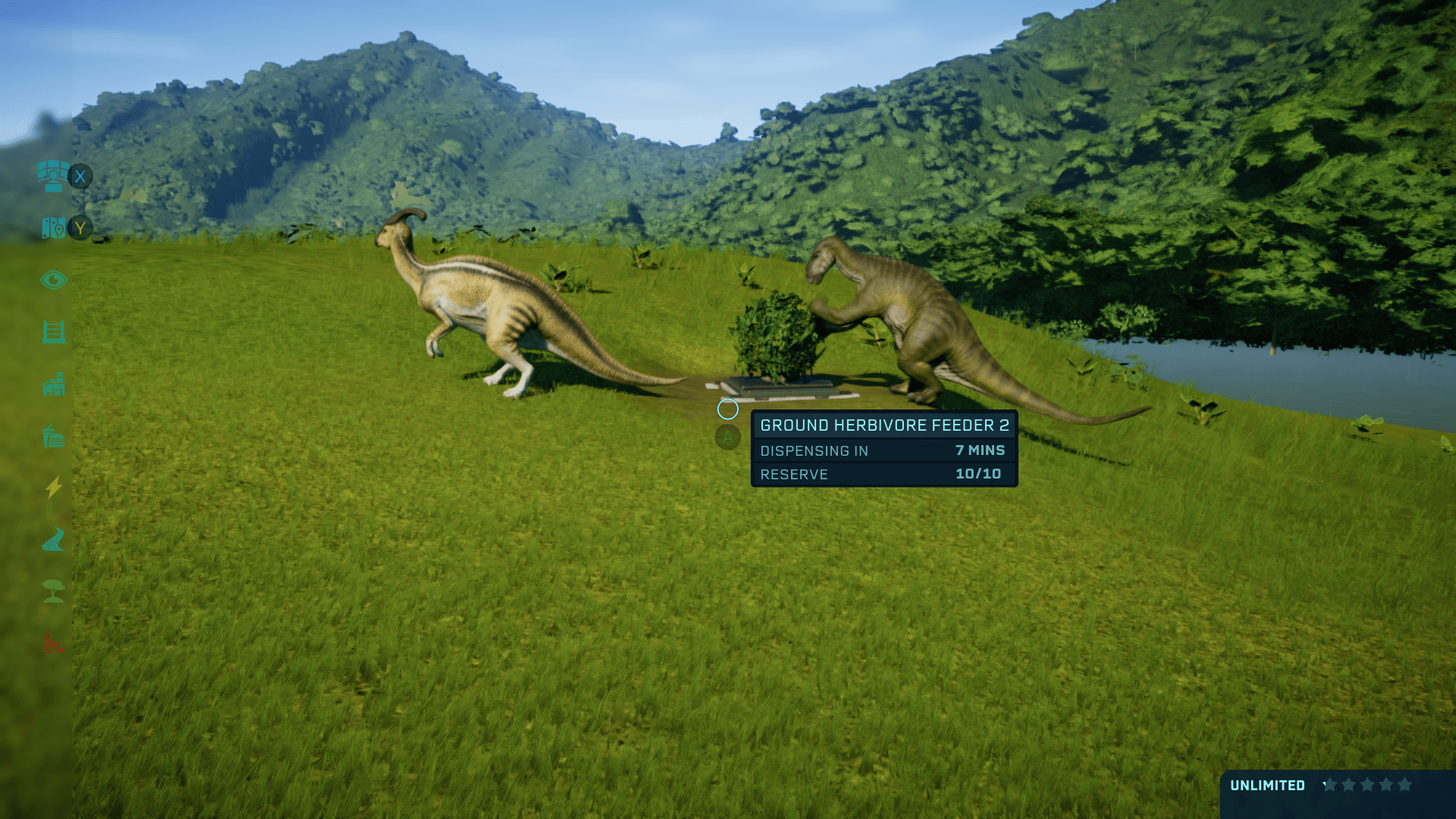Click the circular selection marker above the feeder
This screenshot has height=819, width=1456.
(x=726, y=409)
